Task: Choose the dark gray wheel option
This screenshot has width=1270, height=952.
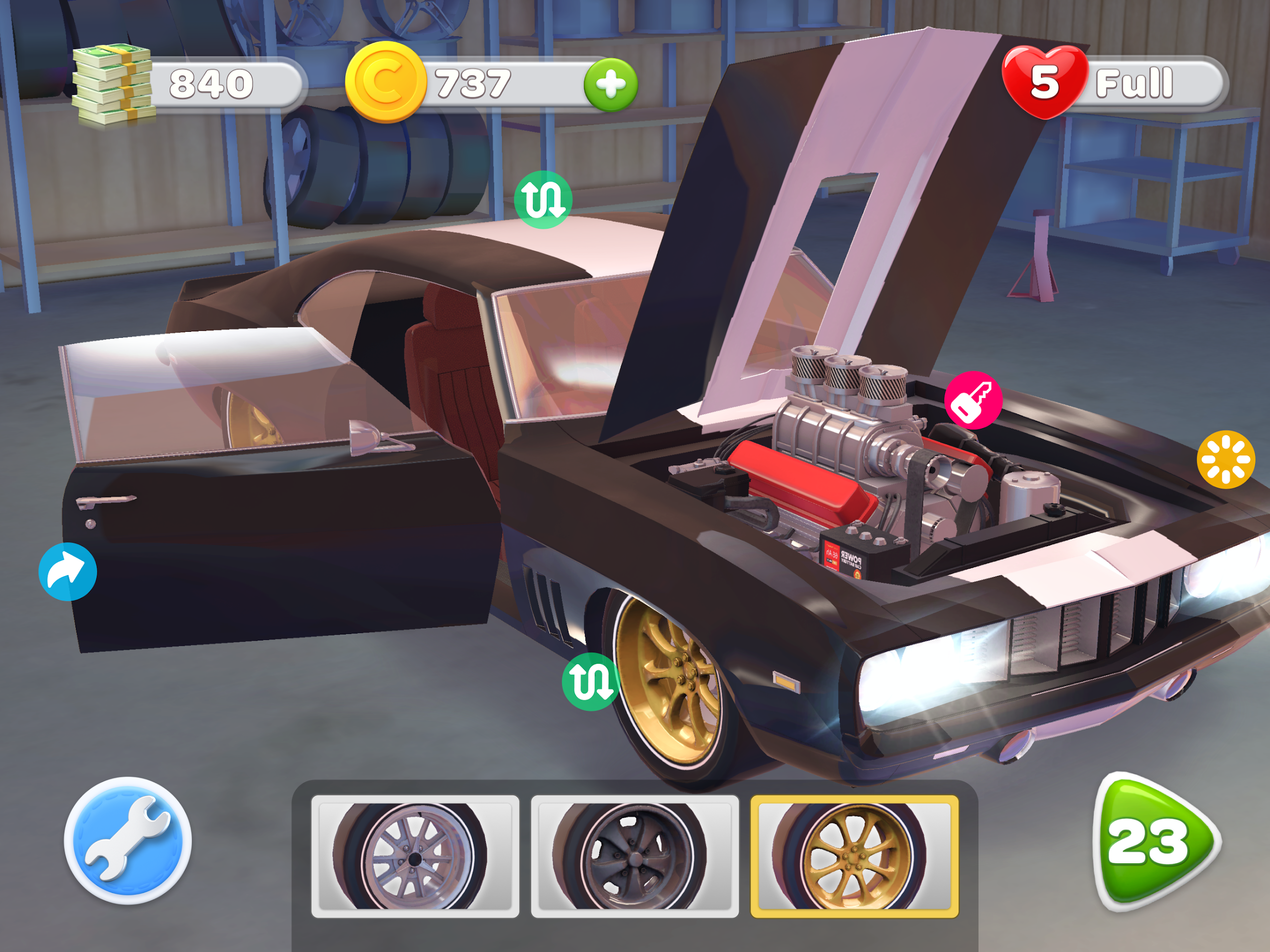Action: [635, 856]
